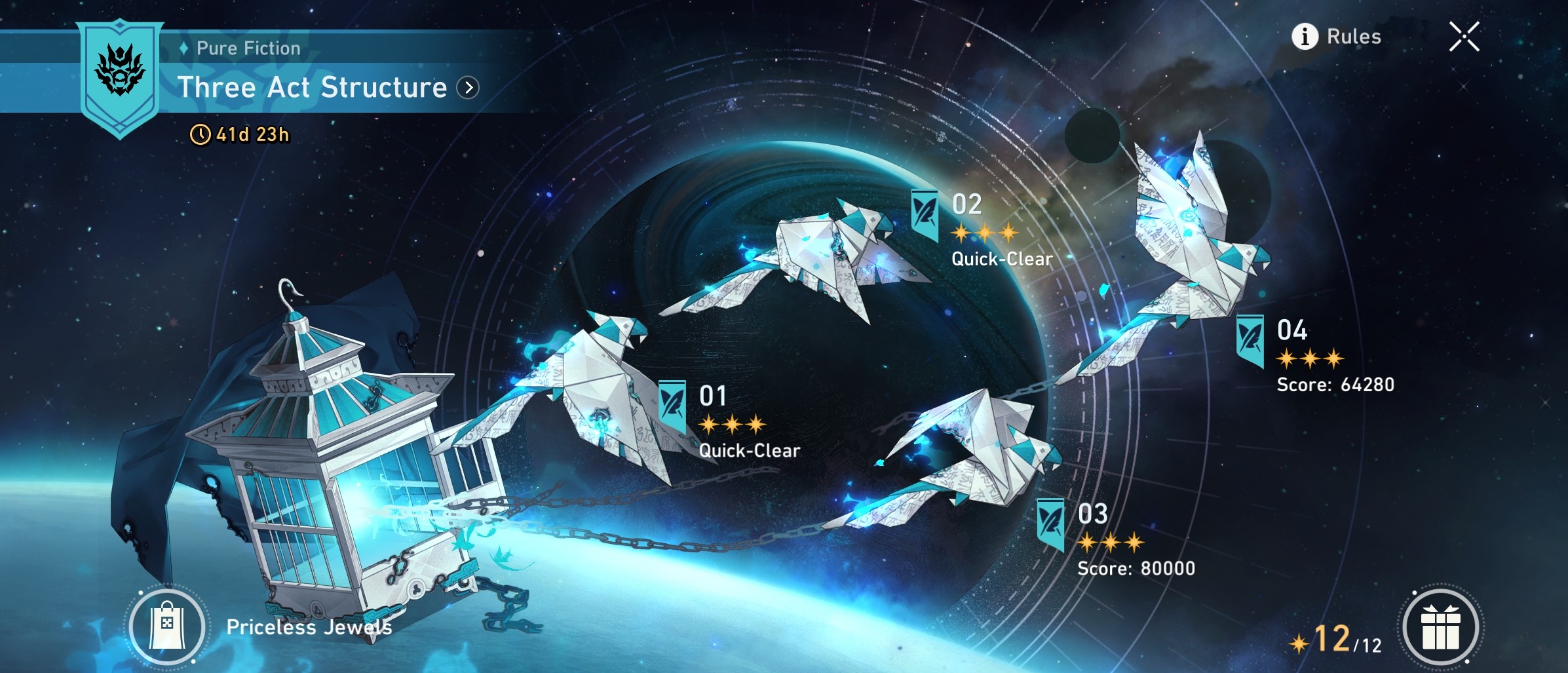Open the Priceless Jewels shop
1568x673 pixels.
point(168,626)
